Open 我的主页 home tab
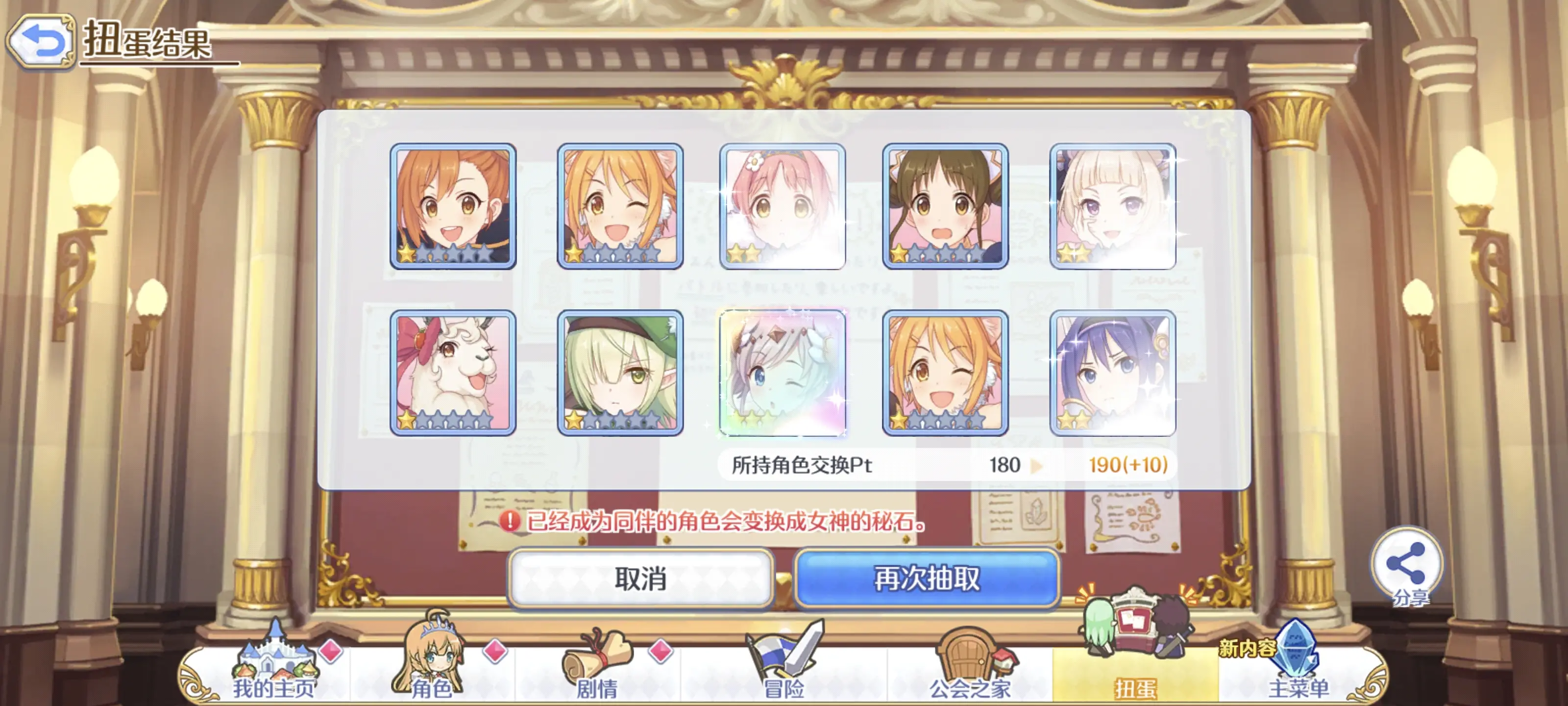 (274, 670)
